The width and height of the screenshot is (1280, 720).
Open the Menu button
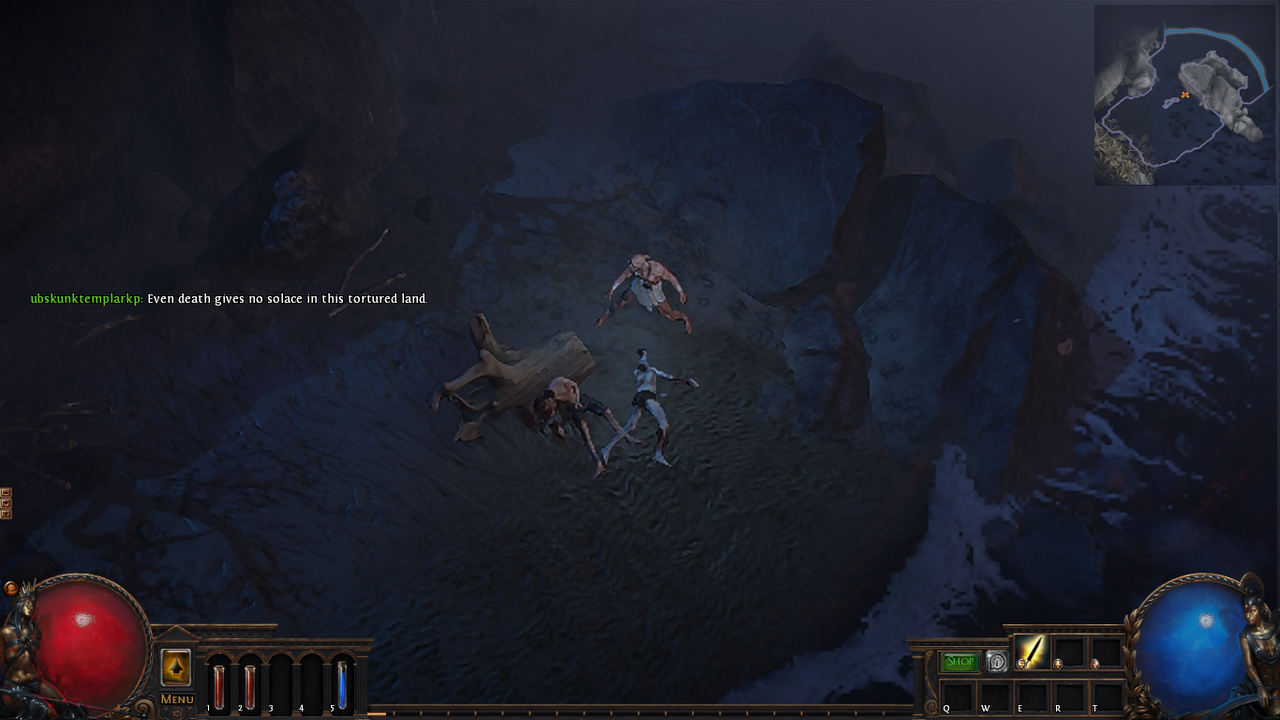click(177, 699)
